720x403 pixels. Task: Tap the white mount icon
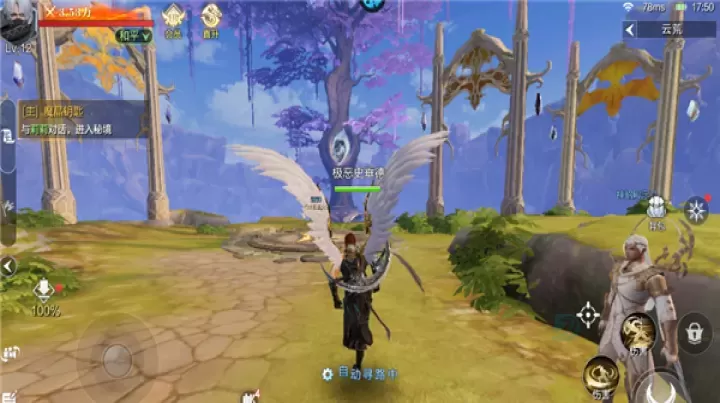coord(655,208)
